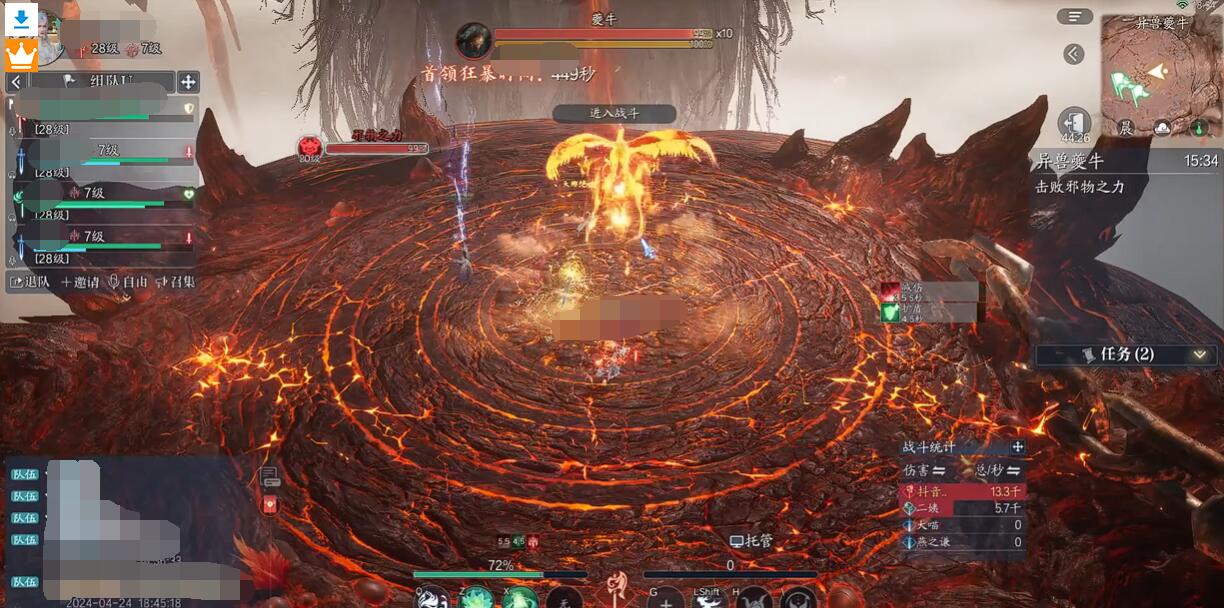Screen dimensions: 1224x608
Task: Collapse the team panel with the left arrow
Action: coord(16,82)
